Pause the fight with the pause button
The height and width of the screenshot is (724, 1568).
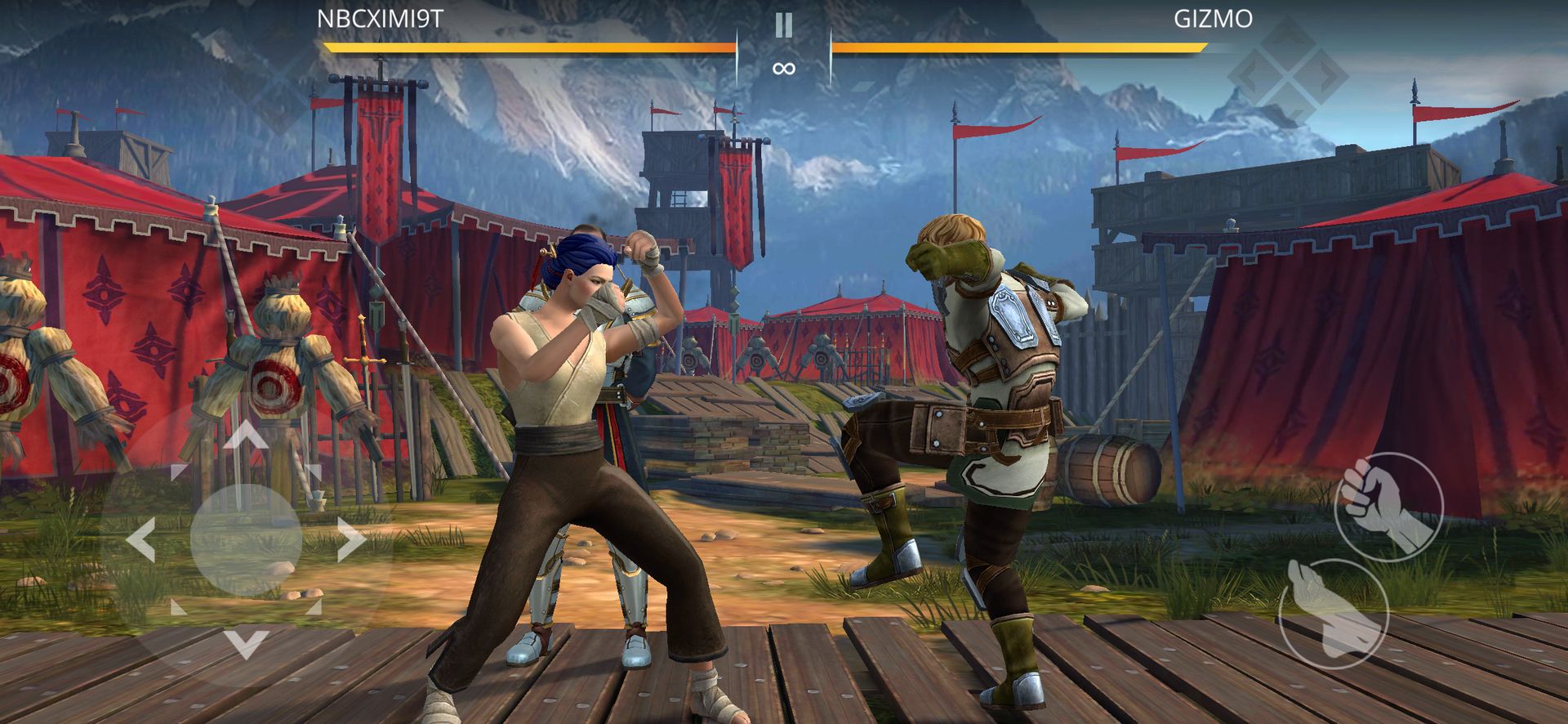point(783,26)
